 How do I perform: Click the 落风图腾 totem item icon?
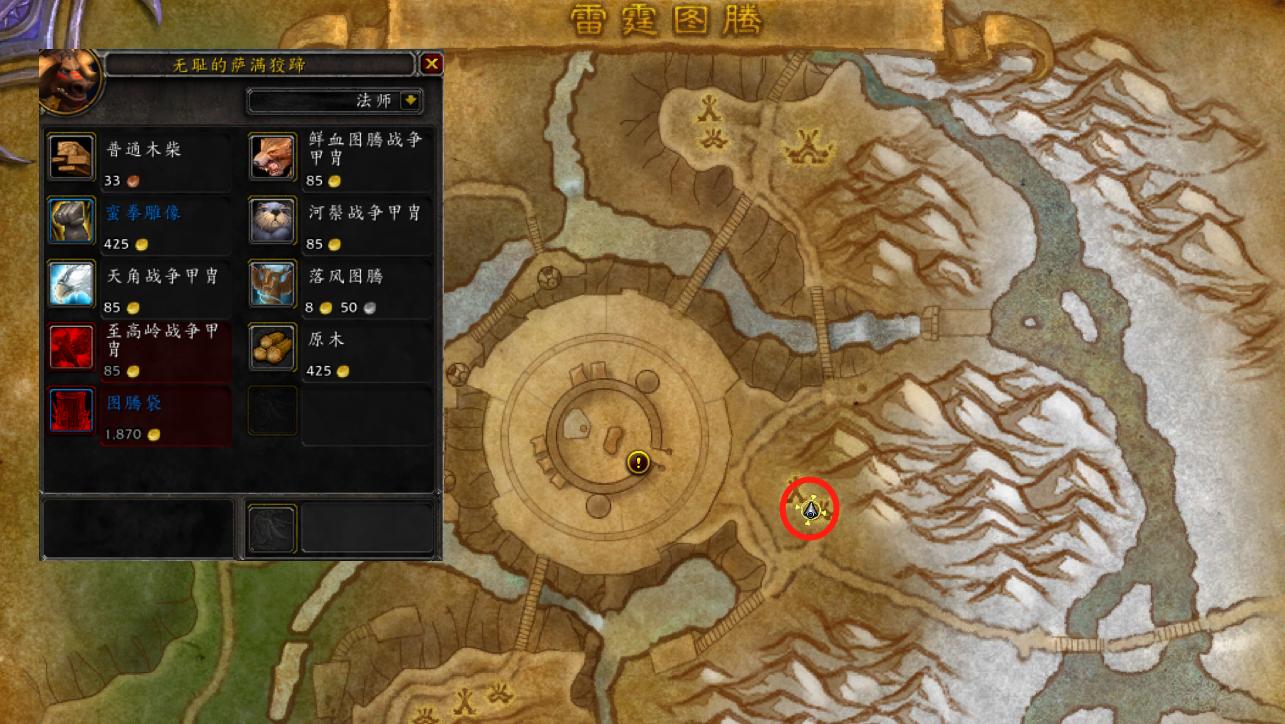(x=271, y=284)
